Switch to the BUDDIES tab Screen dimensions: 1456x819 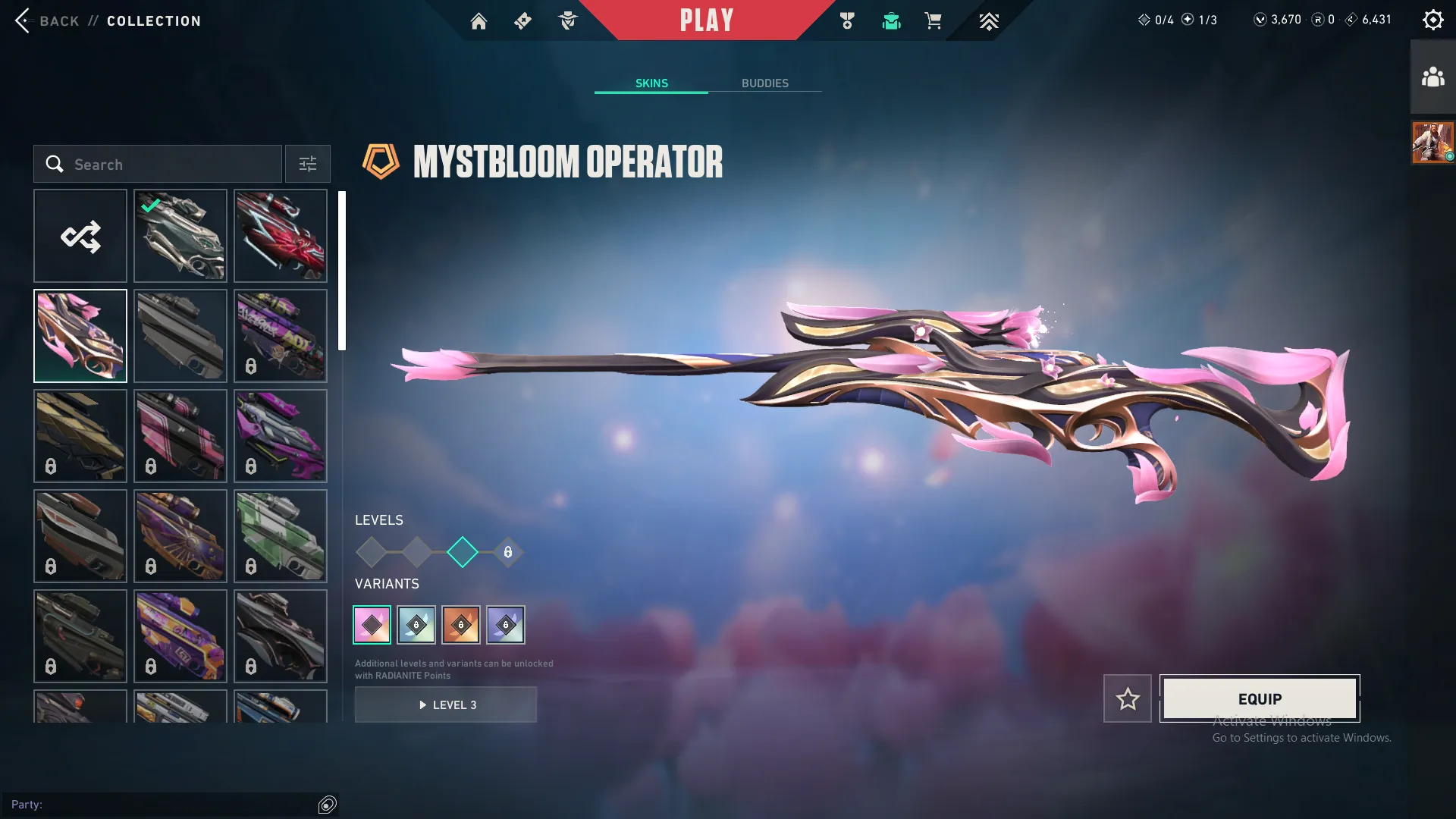pyautogui.click(x=766, y=83)
